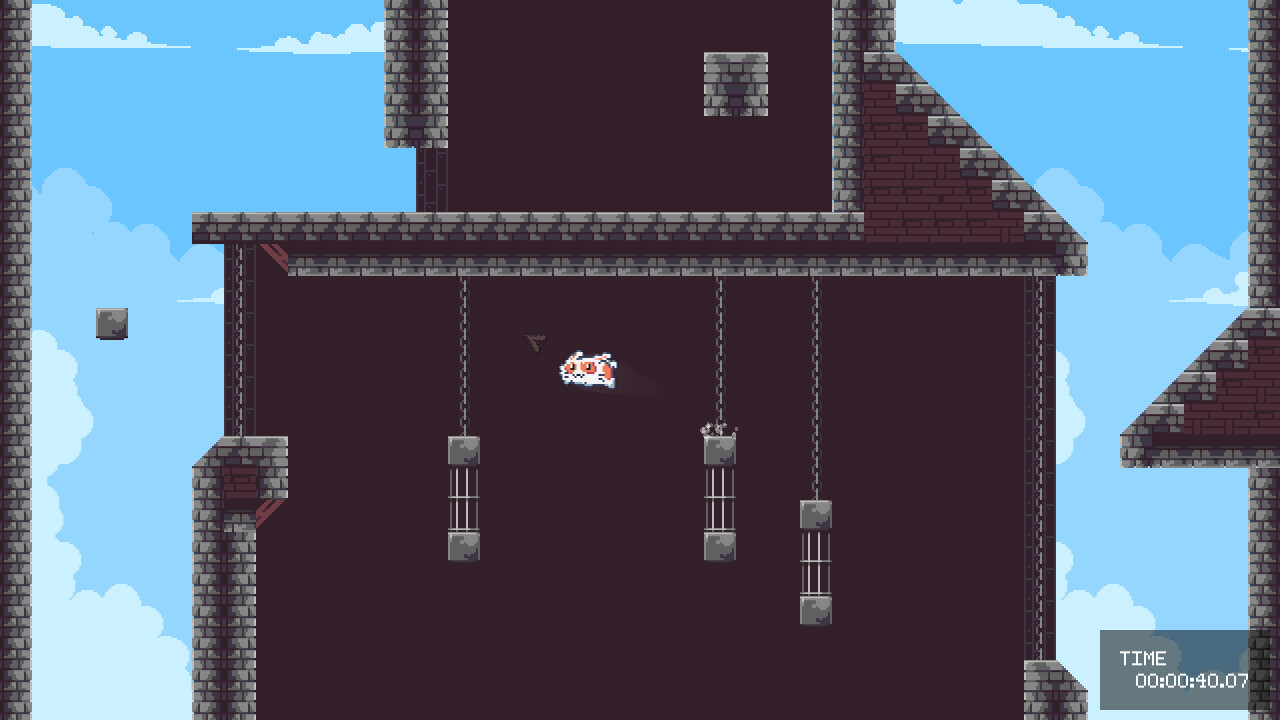Click the small brown bird sprite near the cat

click(534, 341)
